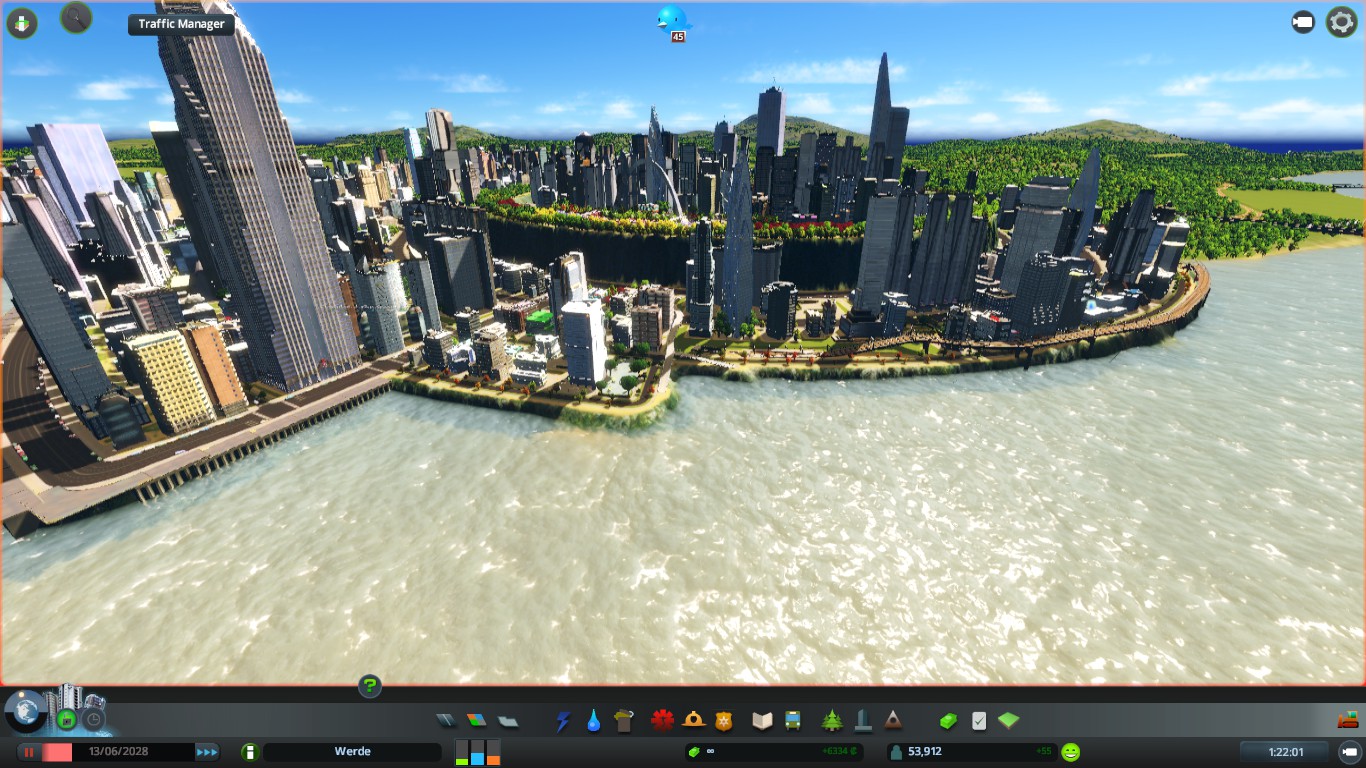
Task: Open city info next to Werde
Action: (x=250, y=752)
